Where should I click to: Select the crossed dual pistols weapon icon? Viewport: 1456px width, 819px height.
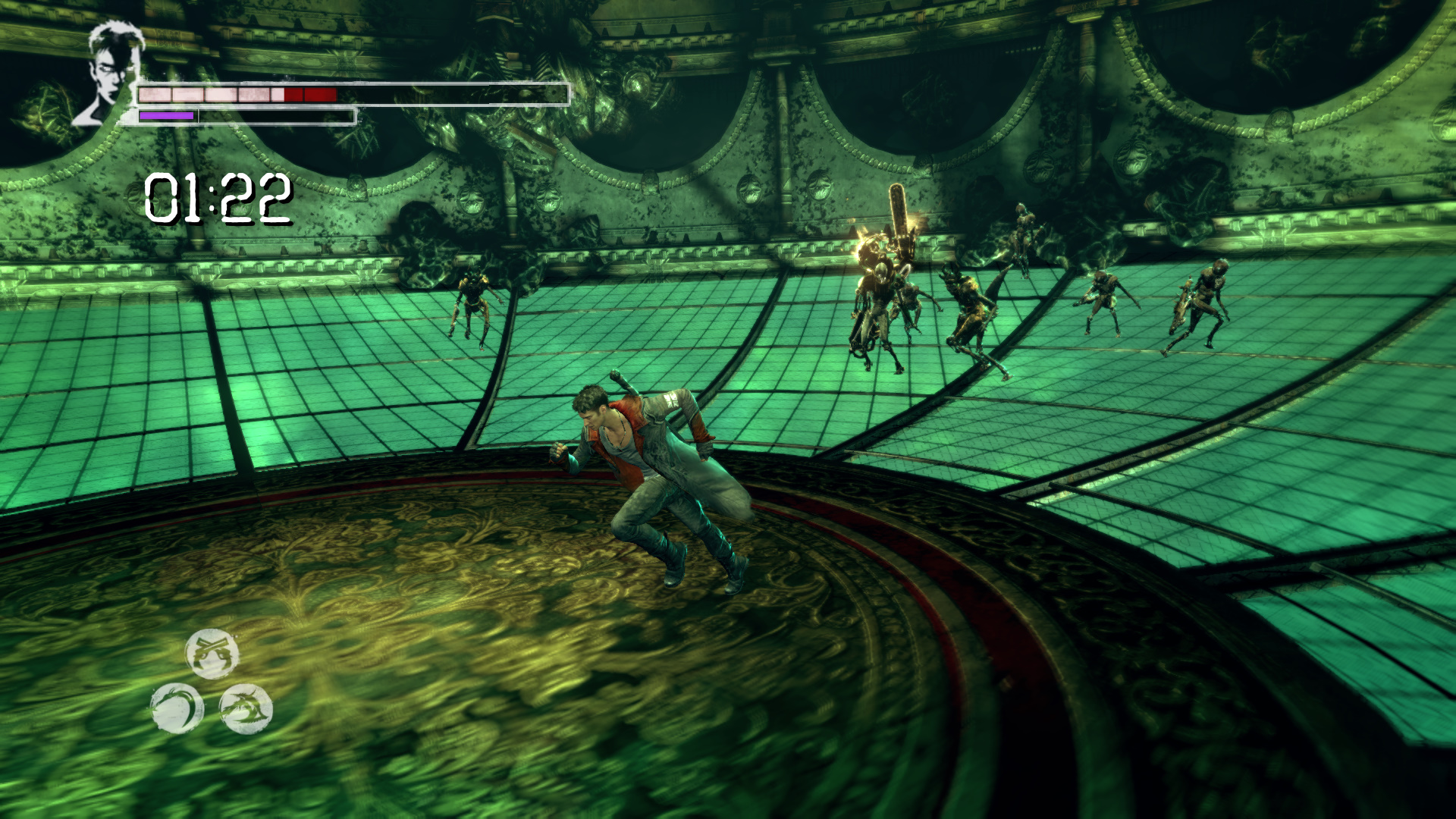tap(212, 653)
